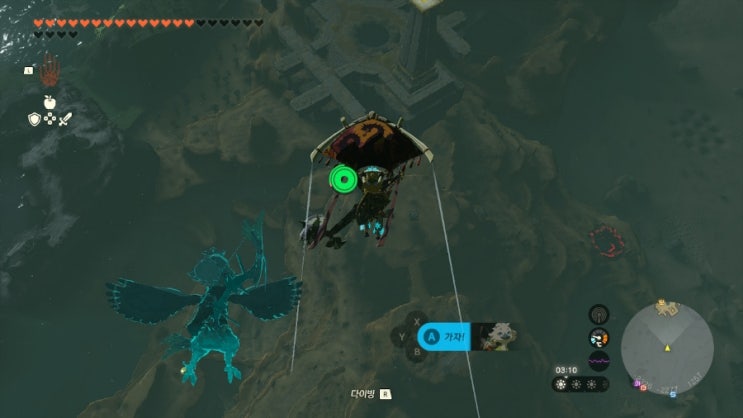The image size is (743, 418).
Task: Check the temperature gauge icon
Action: click(x=599, y=338)
